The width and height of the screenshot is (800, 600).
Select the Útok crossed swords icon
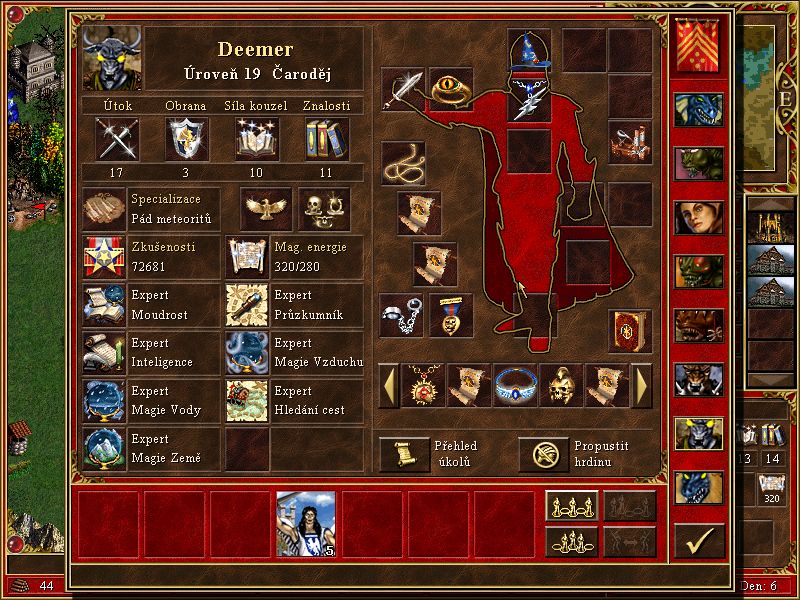[x=116, y=138]
